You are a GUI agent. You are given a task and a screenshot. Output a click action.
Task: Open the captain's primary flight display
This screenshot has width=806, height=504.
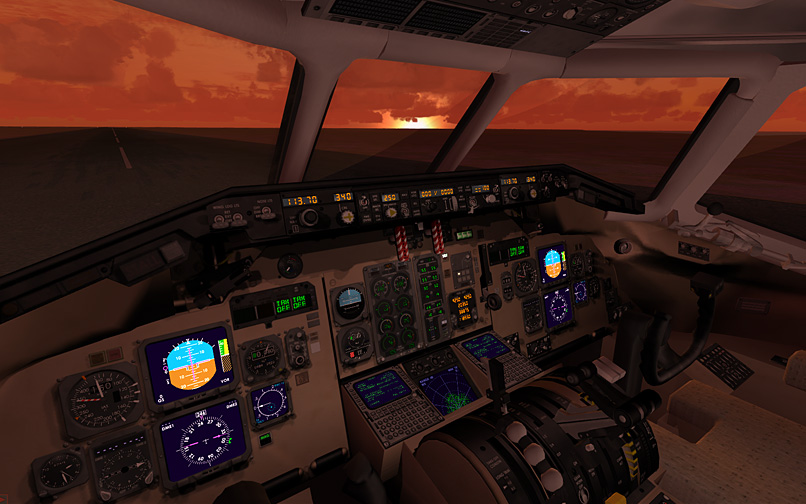[187, 365]
